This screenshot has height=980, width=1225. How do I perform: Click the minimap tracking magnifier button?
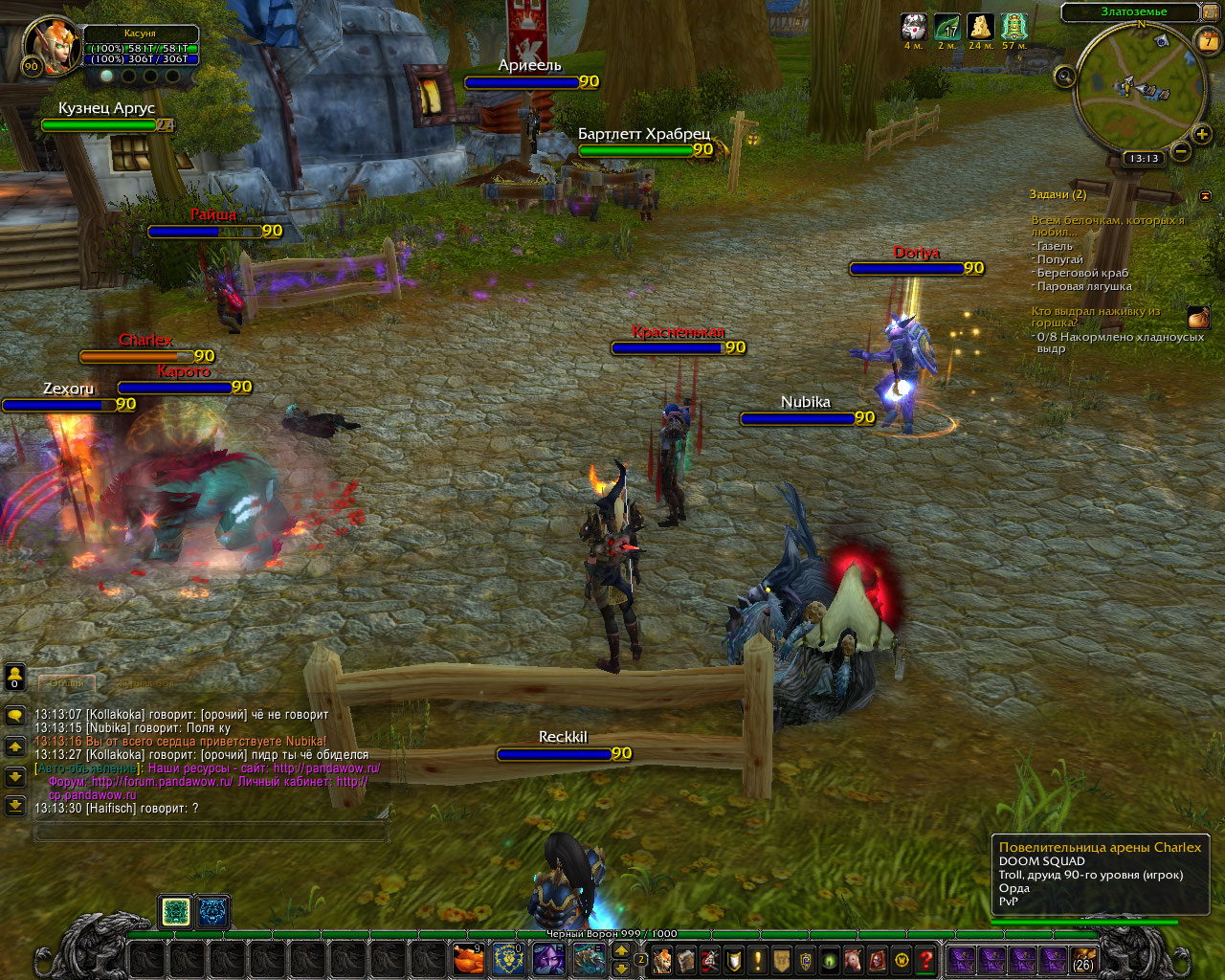point(1065,77)
